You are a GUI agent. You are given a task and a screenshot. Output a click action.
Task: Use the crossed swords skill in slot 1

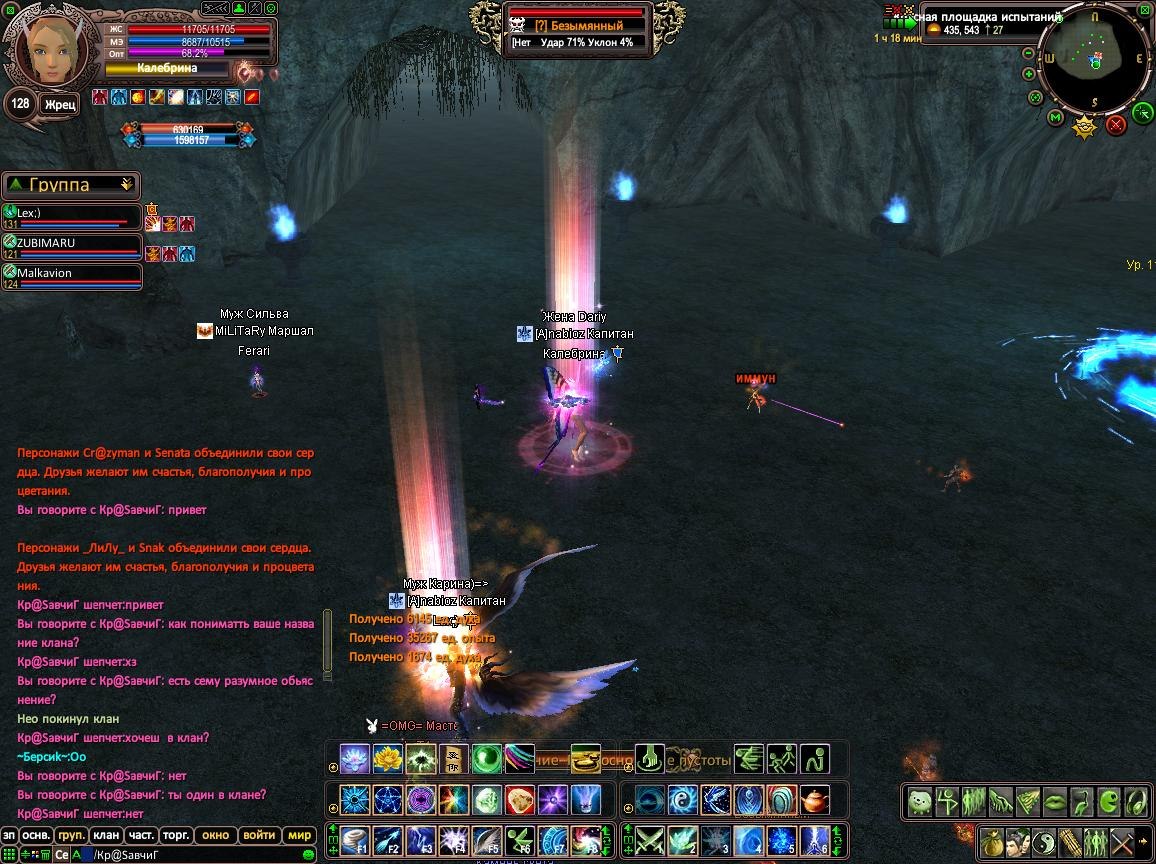[x=651, y=840]
